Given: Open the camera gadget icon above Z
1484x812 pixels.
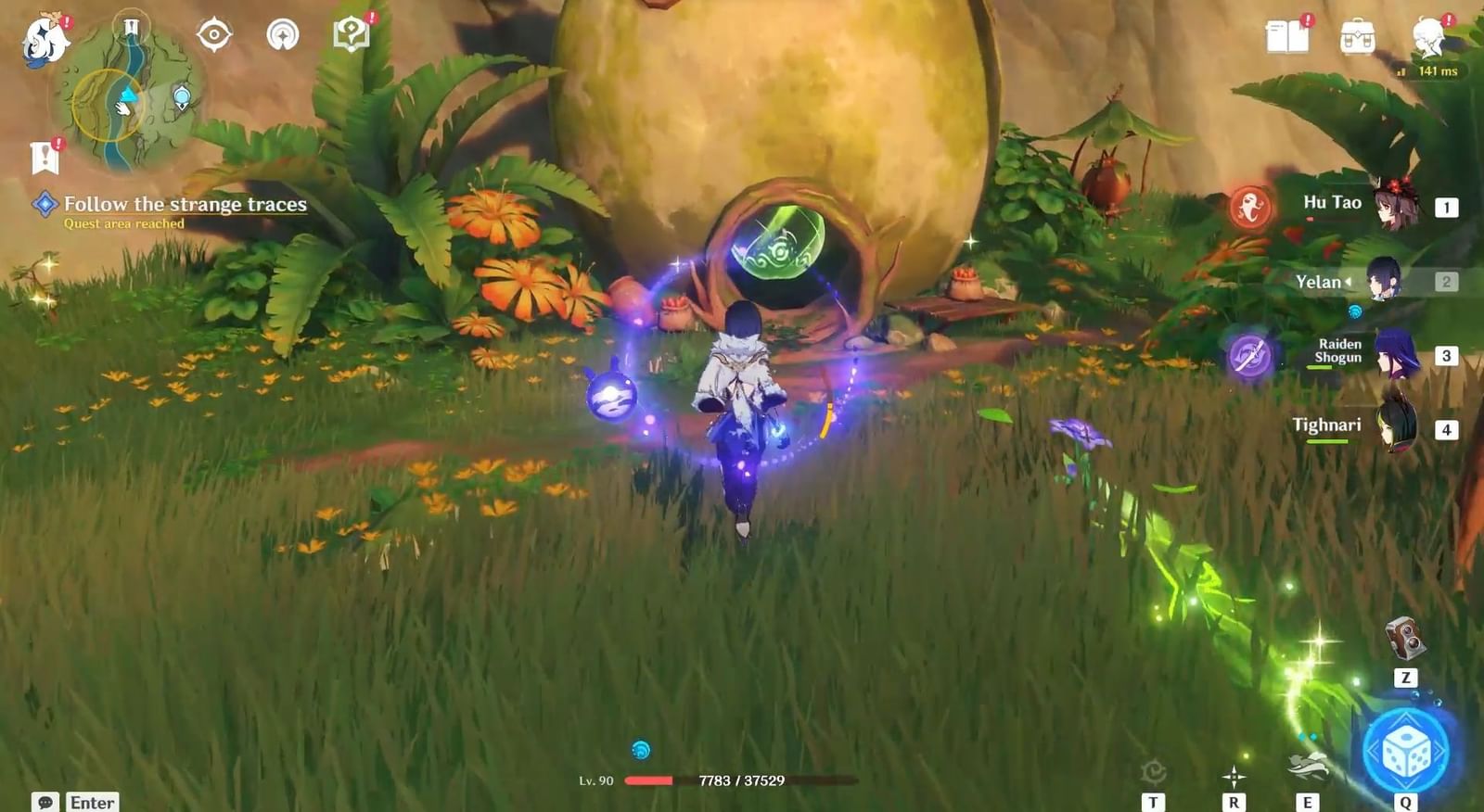Looking at the screenshot, I should click(1402, 640).
